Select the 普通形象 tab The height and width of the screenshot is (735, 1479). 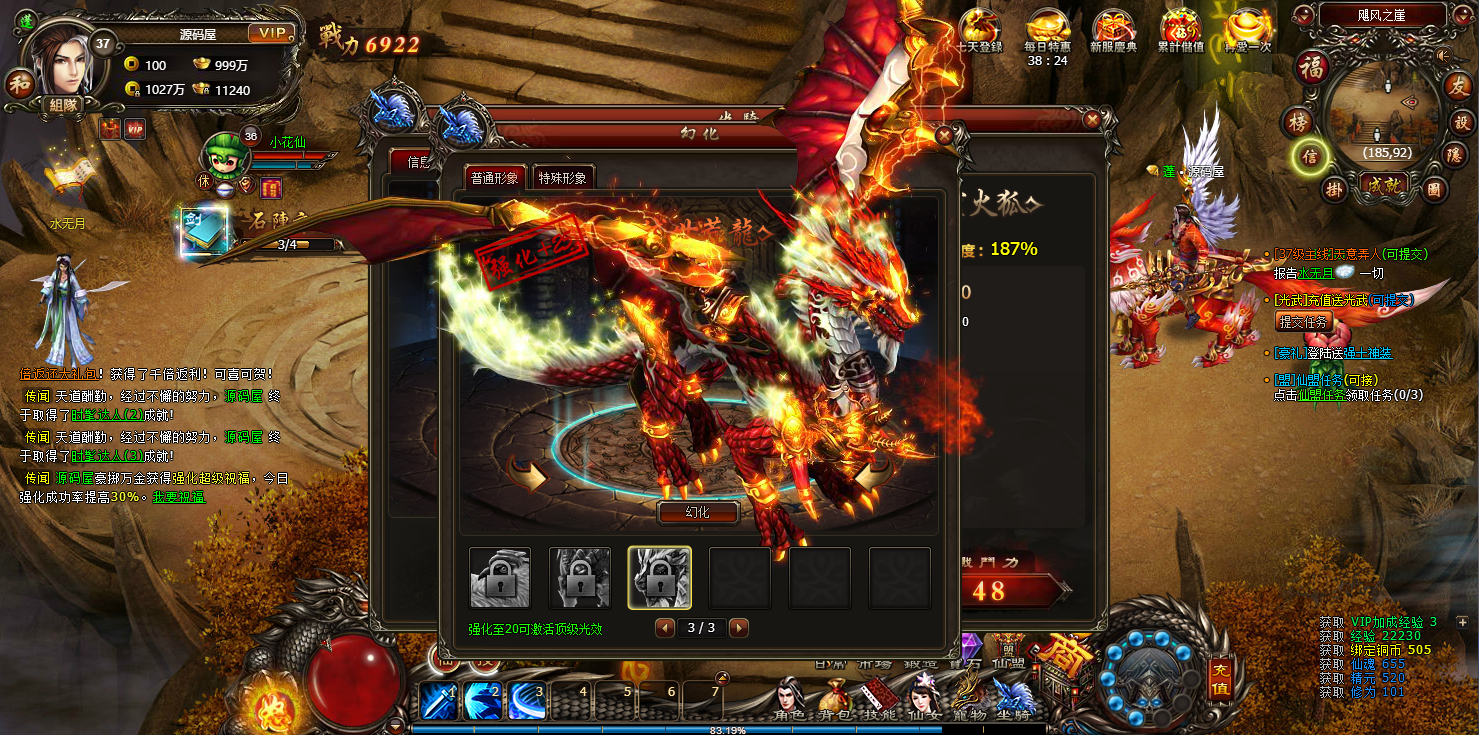click(x=495, y=178)
